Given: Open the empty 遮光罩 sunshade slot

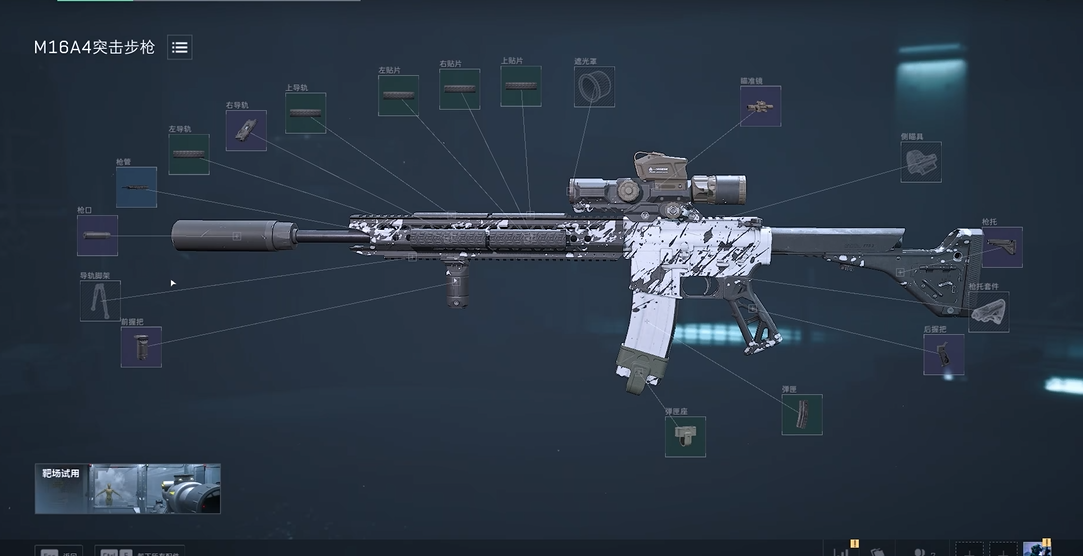Looking at the screenshot, I should tap(594, 87).
